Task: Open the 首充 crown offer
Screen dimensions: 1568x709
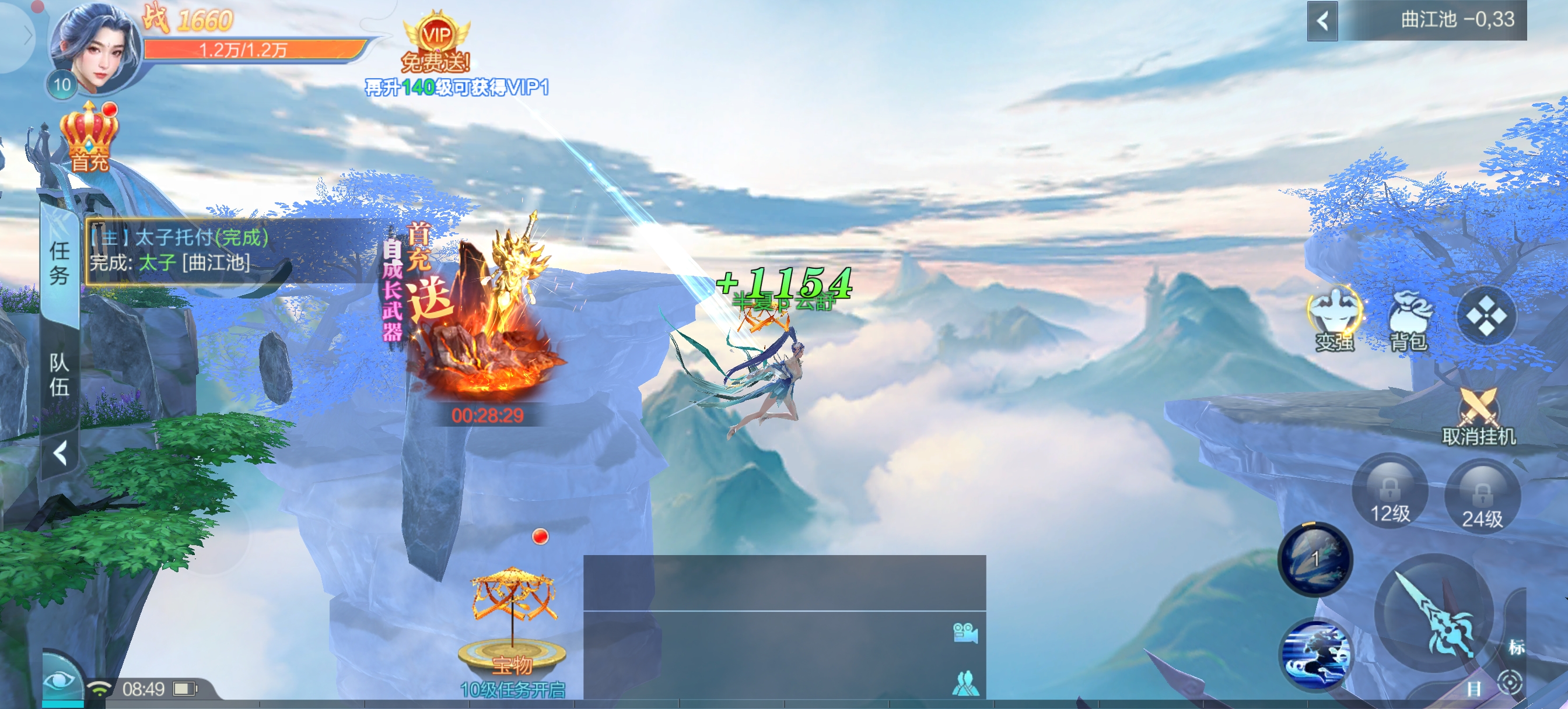Action: pos(89,137)
